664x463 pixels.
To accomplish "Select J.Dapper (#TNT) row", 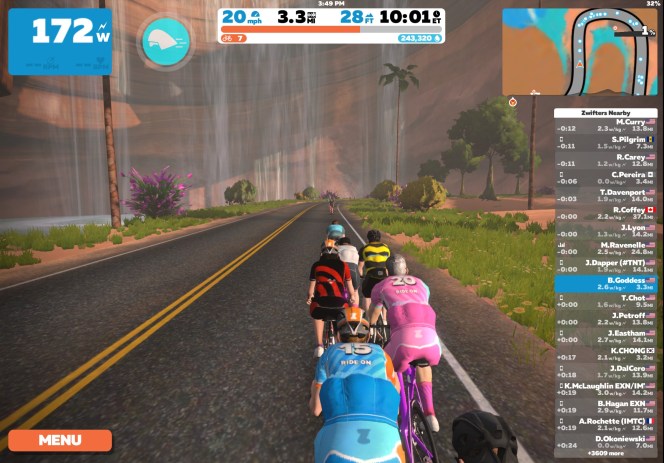I will point(605,265).
